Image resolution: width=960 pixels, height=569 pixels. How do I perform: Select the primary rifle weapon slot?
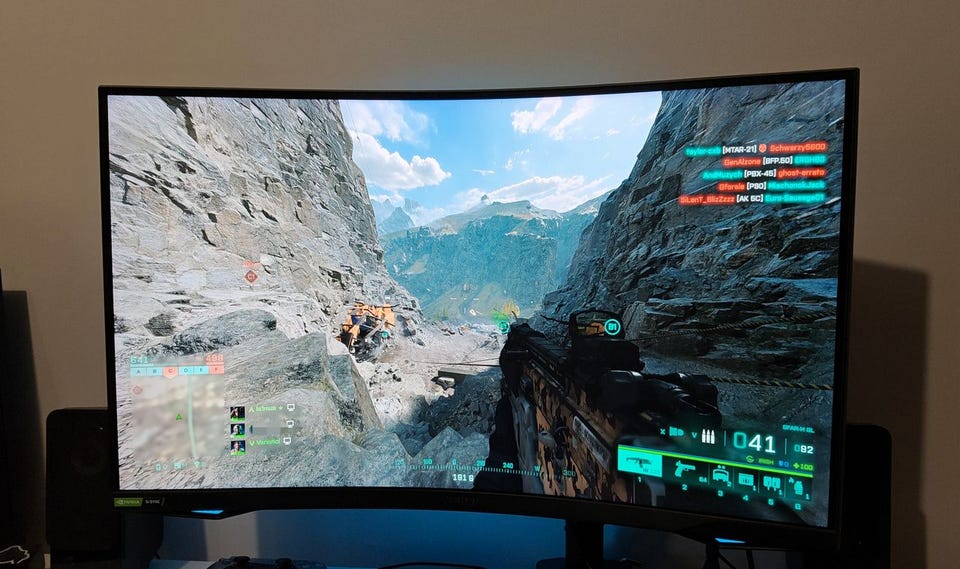(638, 462)
